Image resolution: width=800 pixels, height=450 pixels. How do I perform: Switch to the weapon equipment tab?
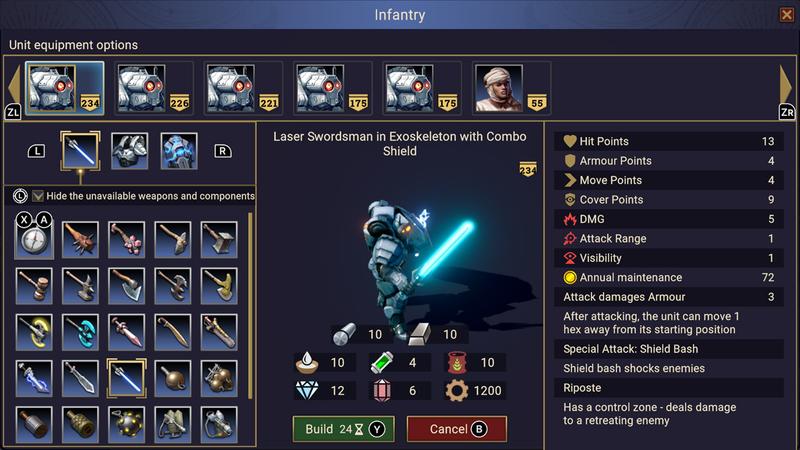[80, 151]
